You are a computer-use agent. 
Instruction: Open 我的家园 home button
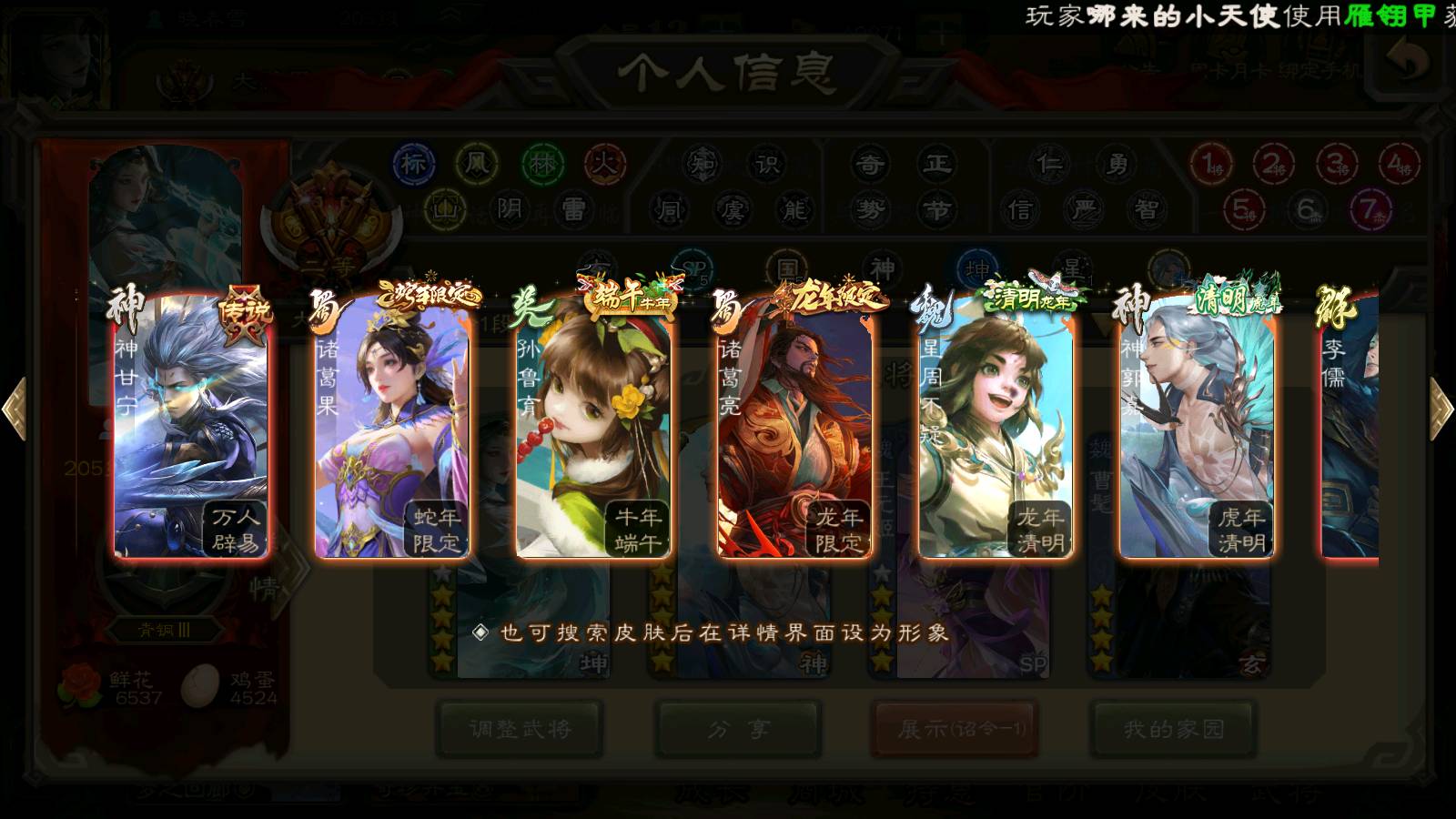[x=1174, y=729]
